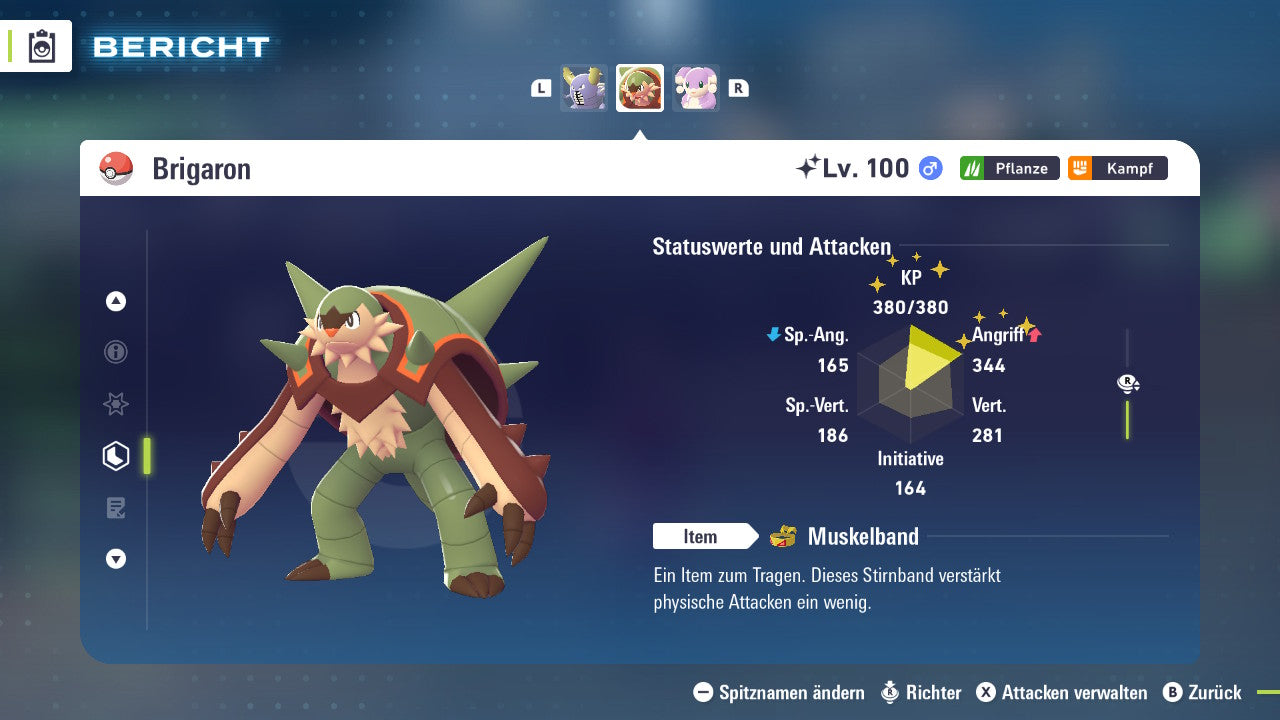This screenshot has width=1280, height=720.
Task: Click the down arrow page button
Action: click(116, 559)
